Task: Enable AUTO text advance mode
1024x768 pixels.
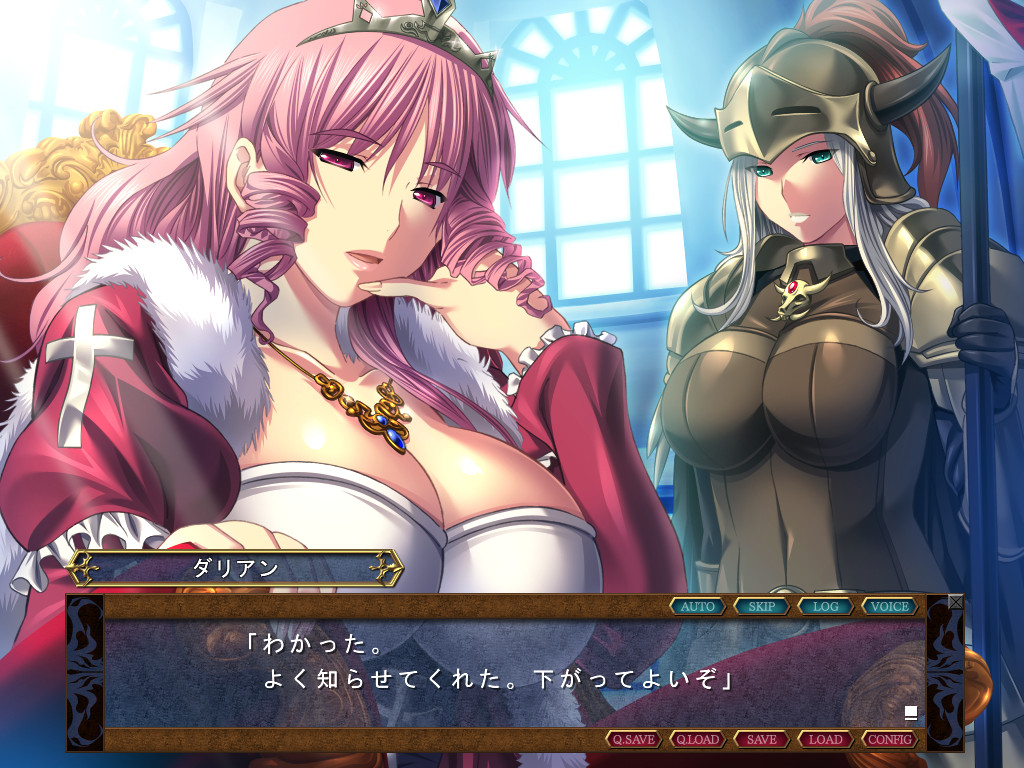Action: click(698, 606)
